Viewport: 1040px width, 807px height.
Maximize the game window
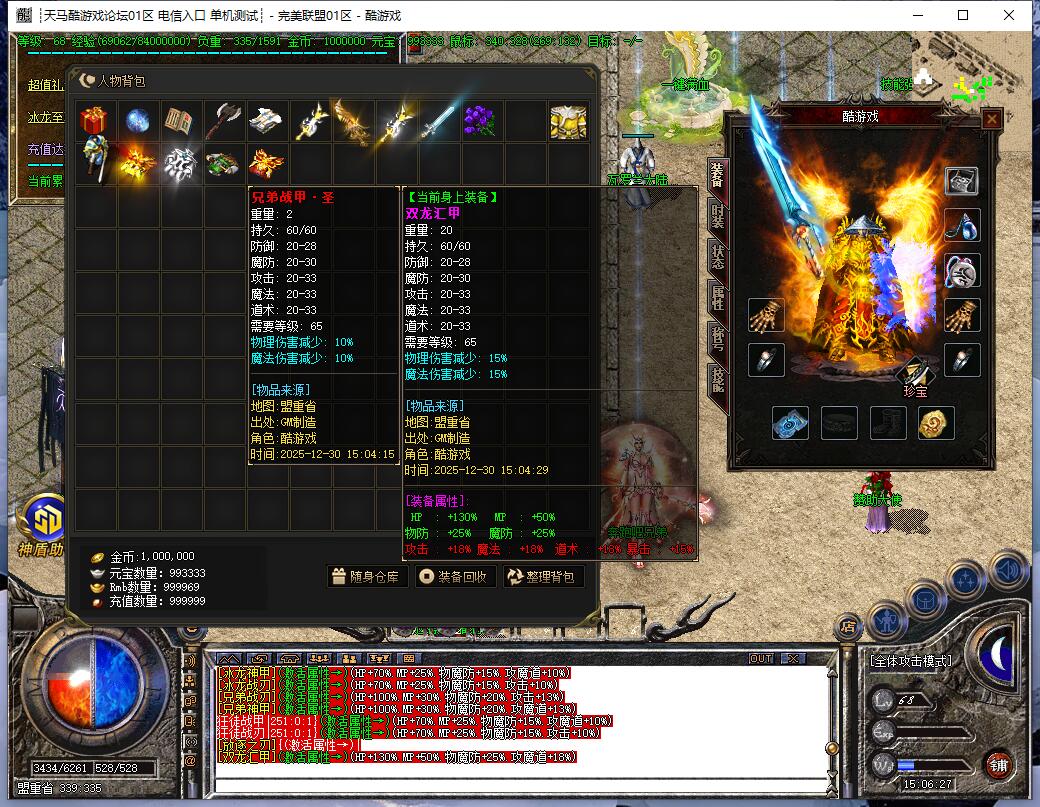click(x=963, y=15)
